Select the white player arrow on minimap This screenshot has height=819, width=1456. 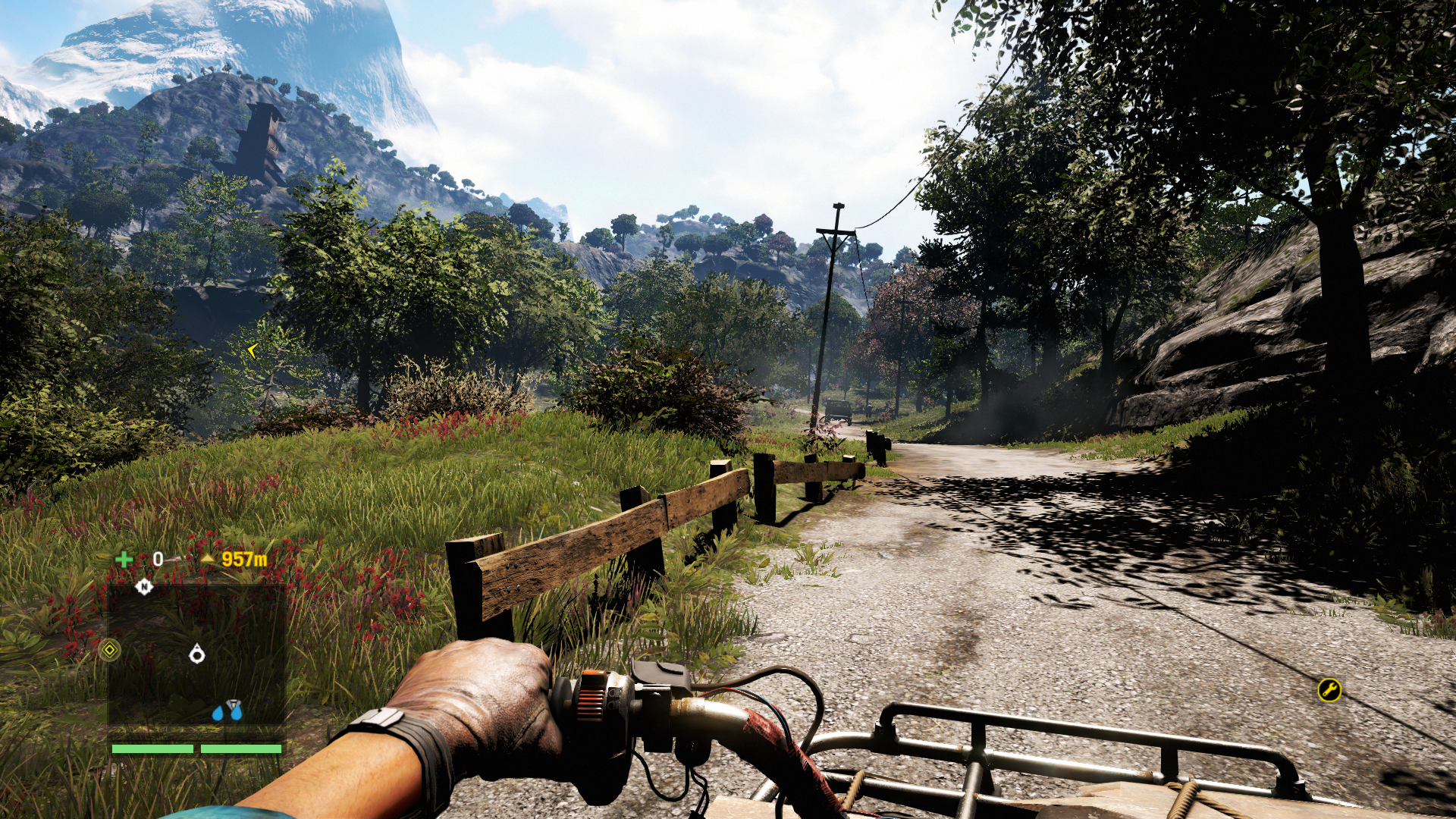(x=197, y=654)
